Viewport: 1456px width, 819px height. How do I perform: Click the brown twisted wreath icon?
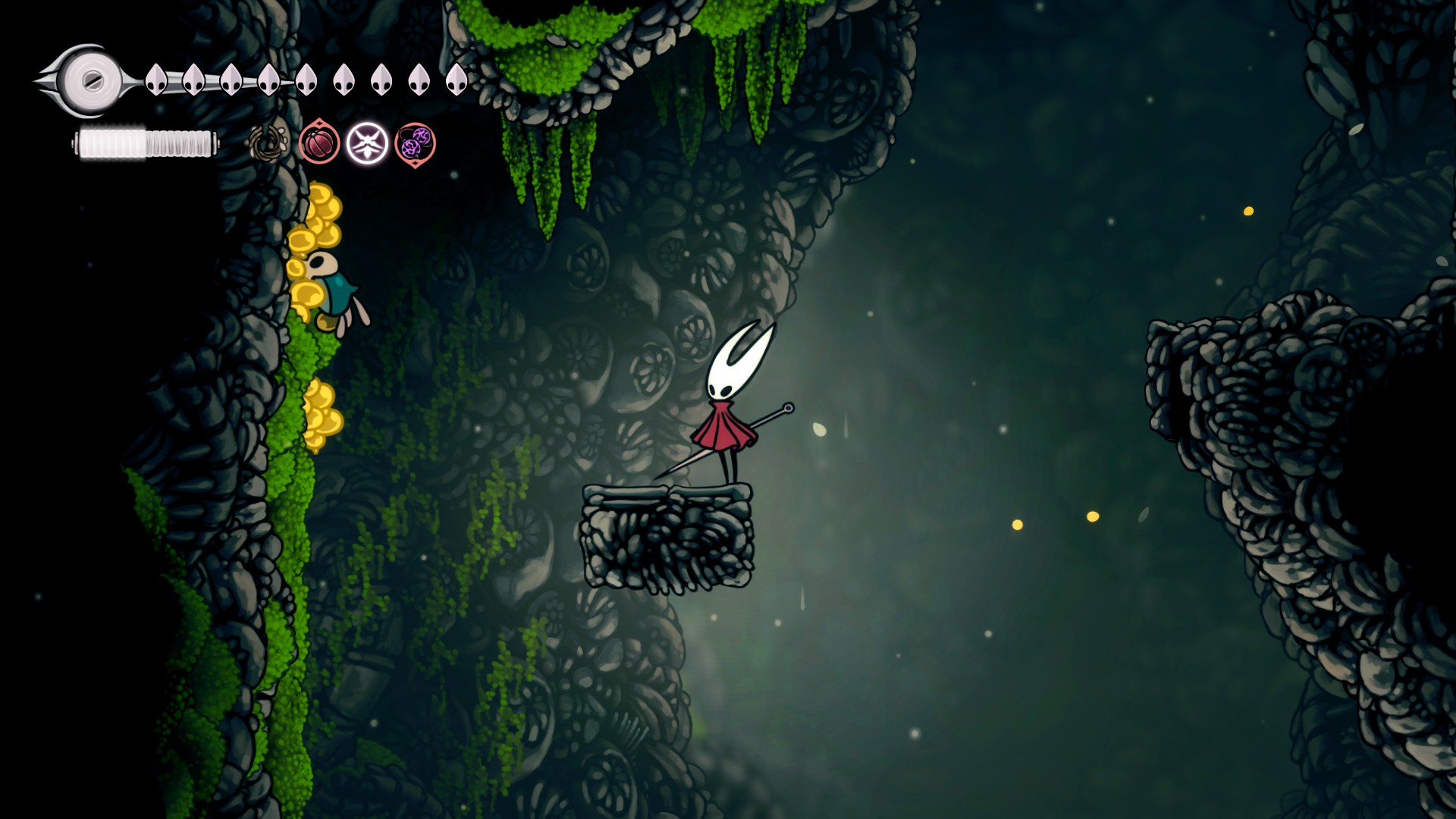(268, 142)
